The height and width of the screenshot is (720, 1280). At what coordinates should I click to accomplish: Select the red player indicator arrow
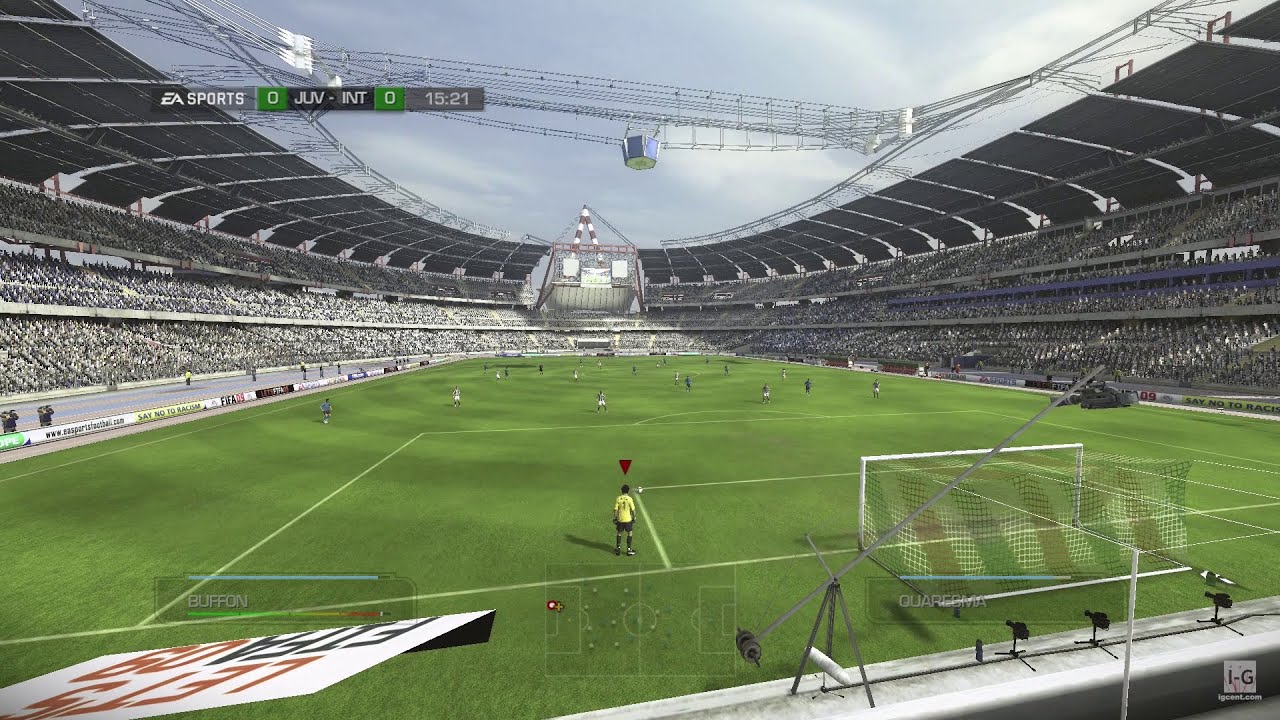(x=624, y=465)
